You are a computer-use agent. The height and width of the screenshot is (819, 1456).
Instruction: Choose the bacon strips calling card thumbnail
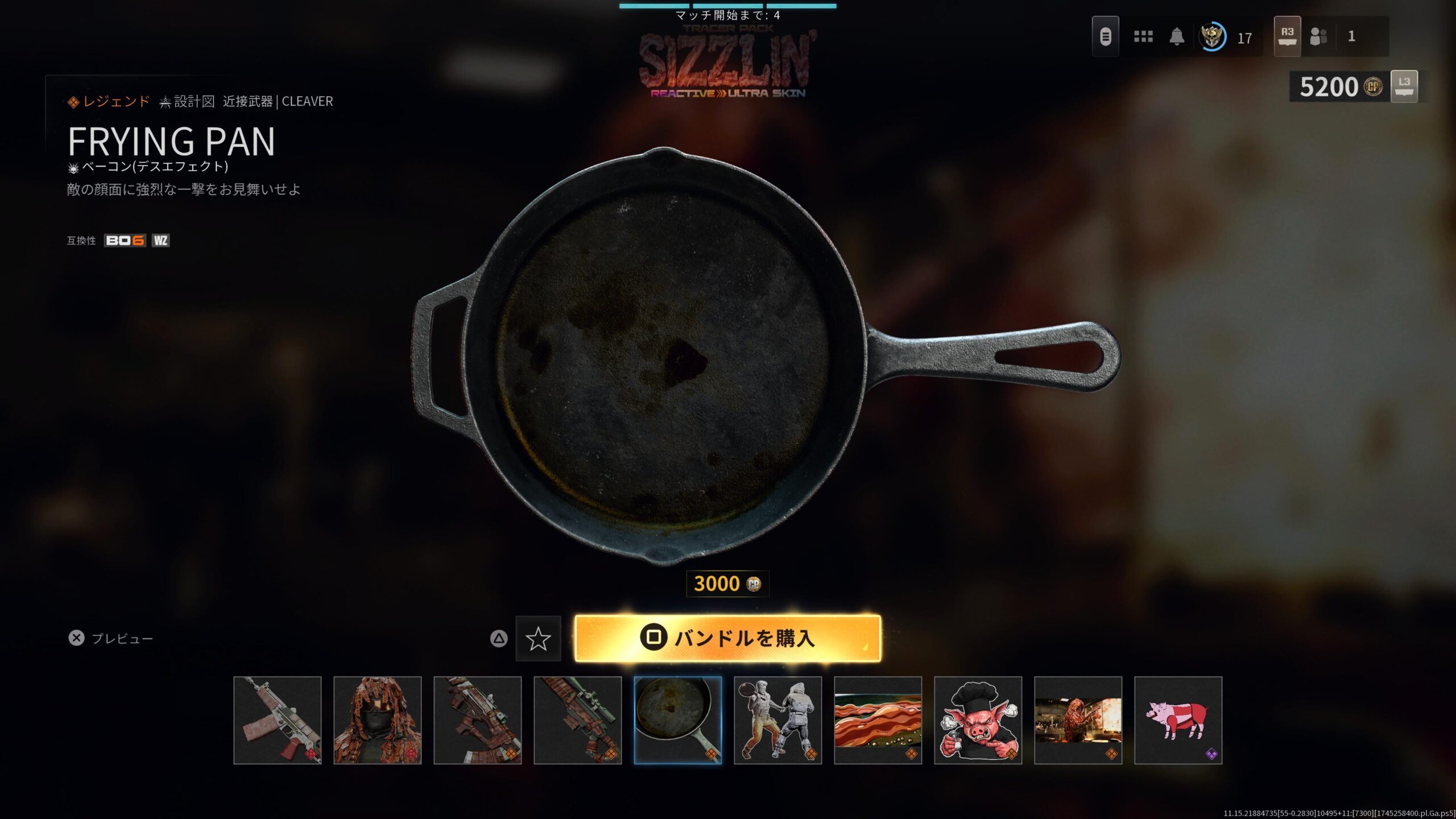pyautogui.click(x=878, y=720)
